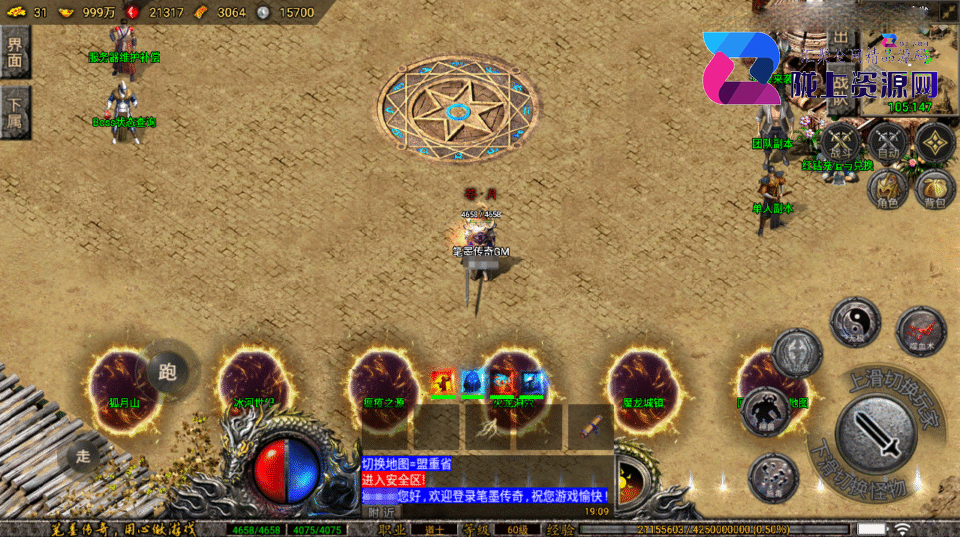Open the 附近 nearby chat channel
This screenshot has height=537, width=960.
click(380, 511)
